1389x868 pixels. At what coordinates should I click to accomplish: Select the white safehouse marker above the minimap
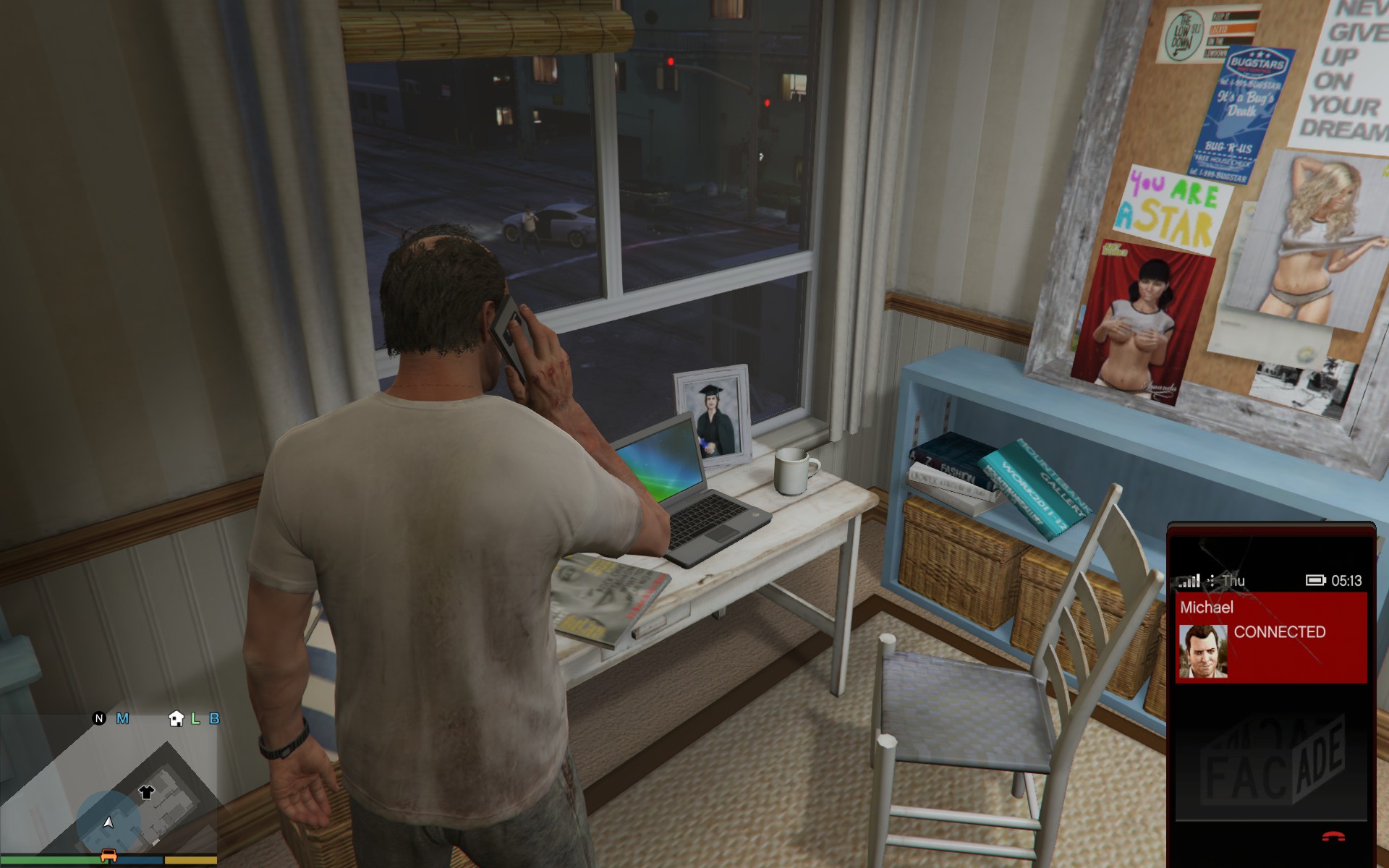[176, 718]
